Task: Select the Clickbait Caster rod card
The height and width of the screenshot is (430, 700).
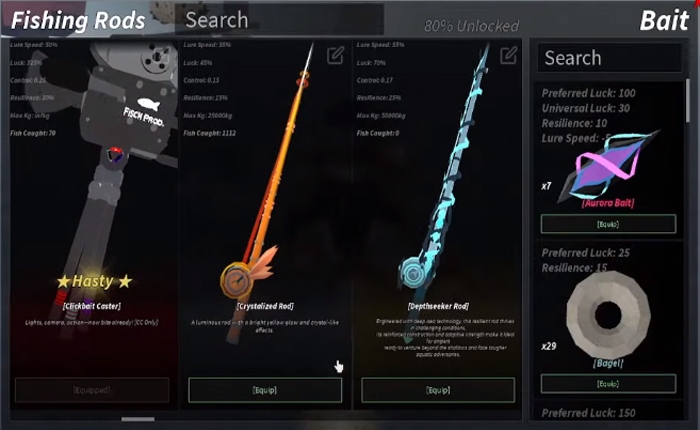Action: pyautogui.click(x=92, y=200)
